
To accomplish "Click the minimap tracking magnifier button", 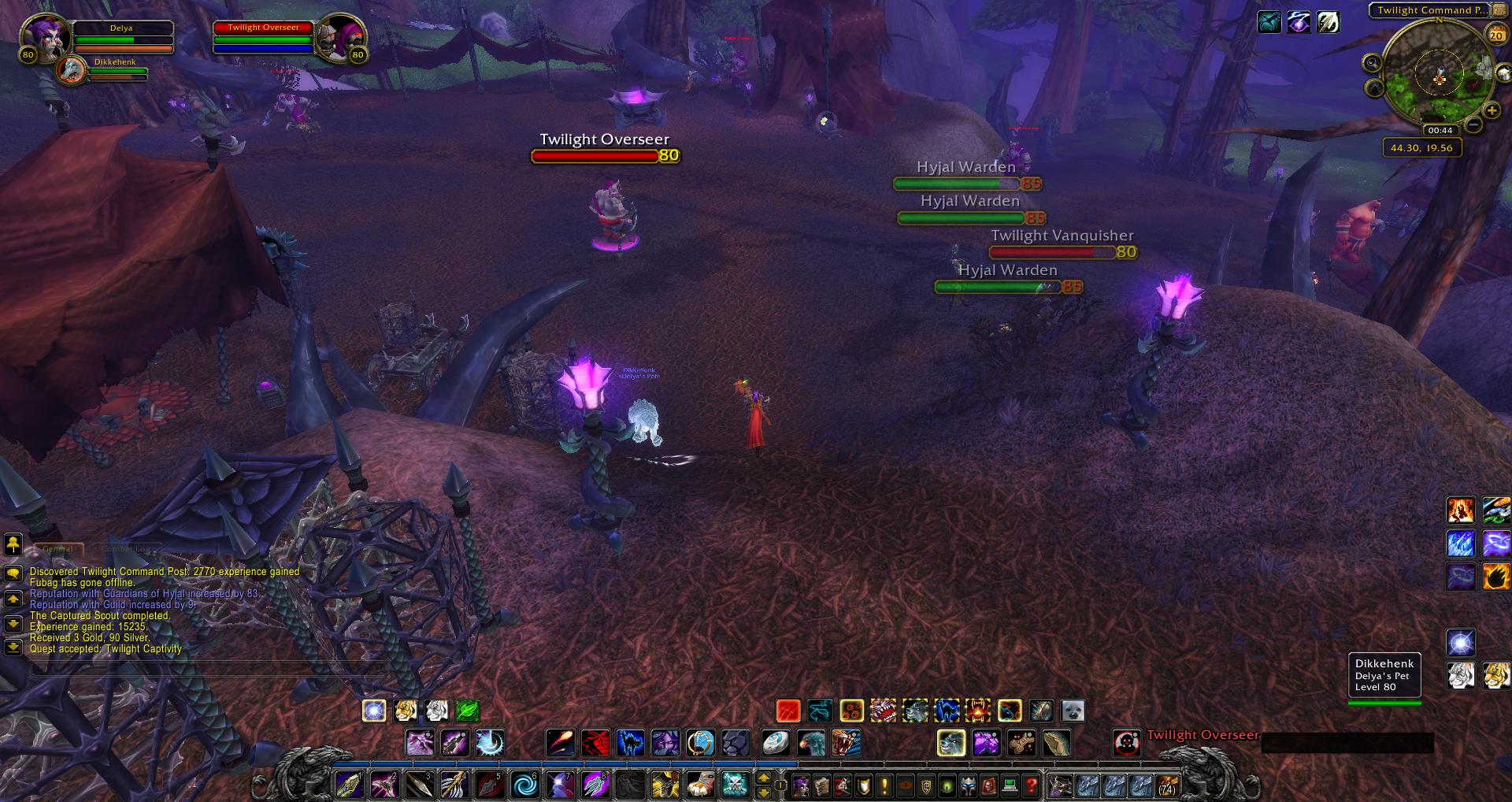I will 1372,63.
